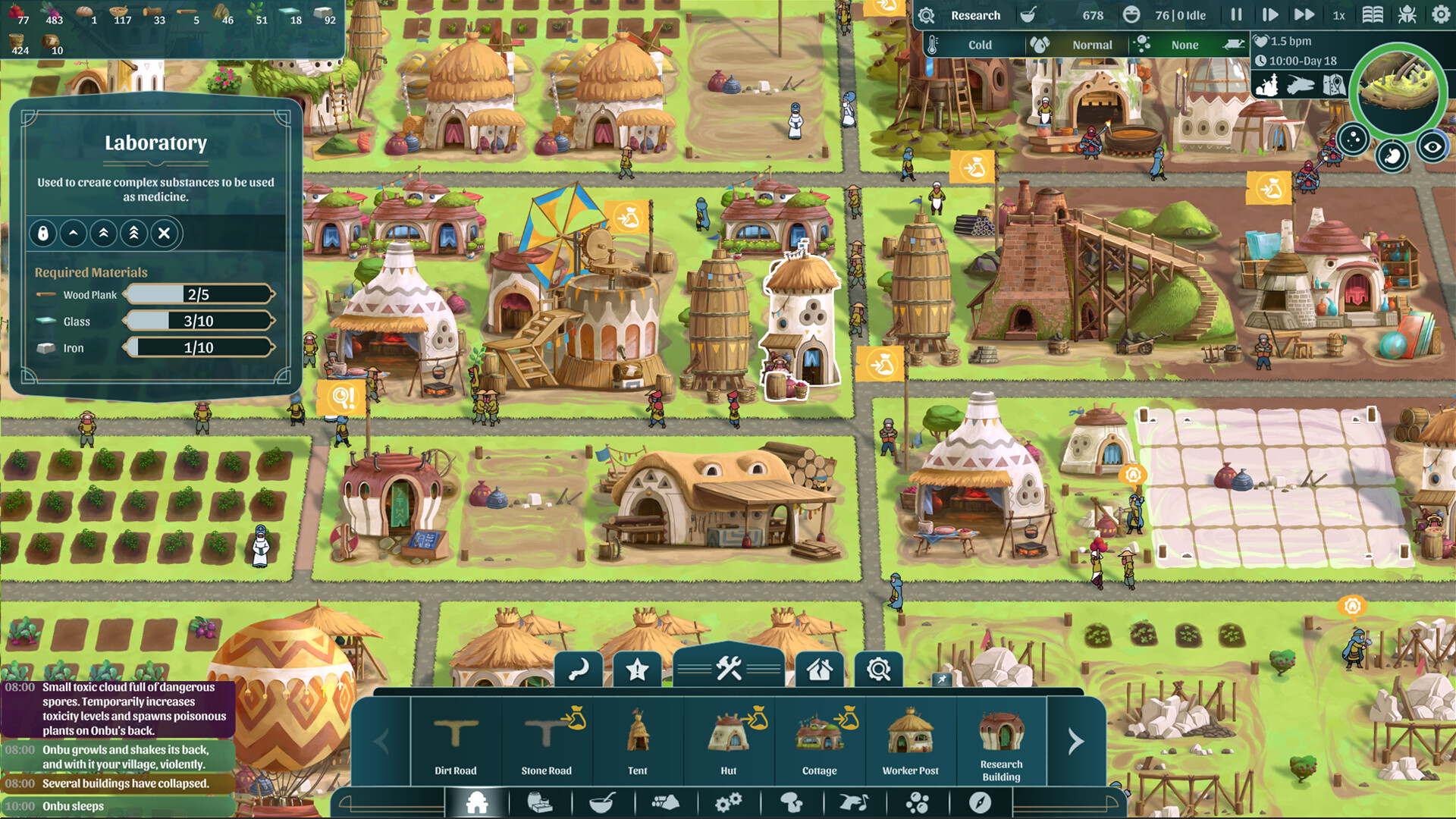The width and height of the screenshot is (1456, 819).
Task: Click the Wood Plank progress bar
Action: 199,294
